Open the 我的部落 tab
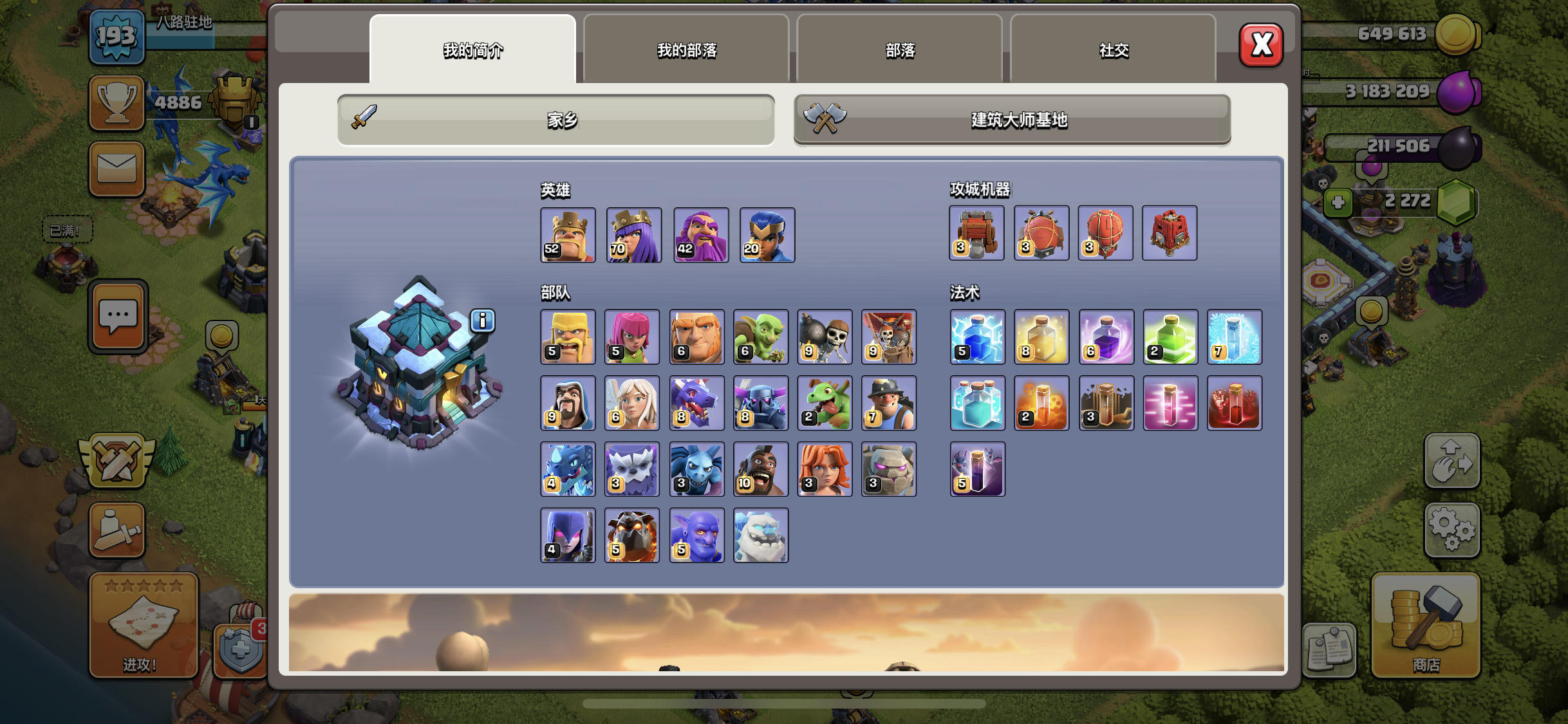The width and height of the screenshot is (1568, 724). (x=684, y=50)
